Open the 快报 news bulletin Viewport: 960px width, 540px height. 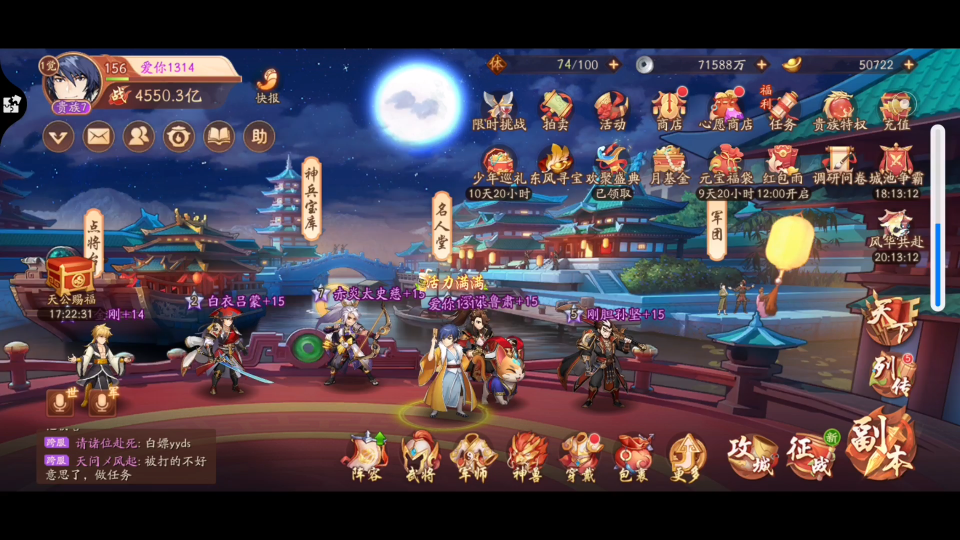pos(267,84)
